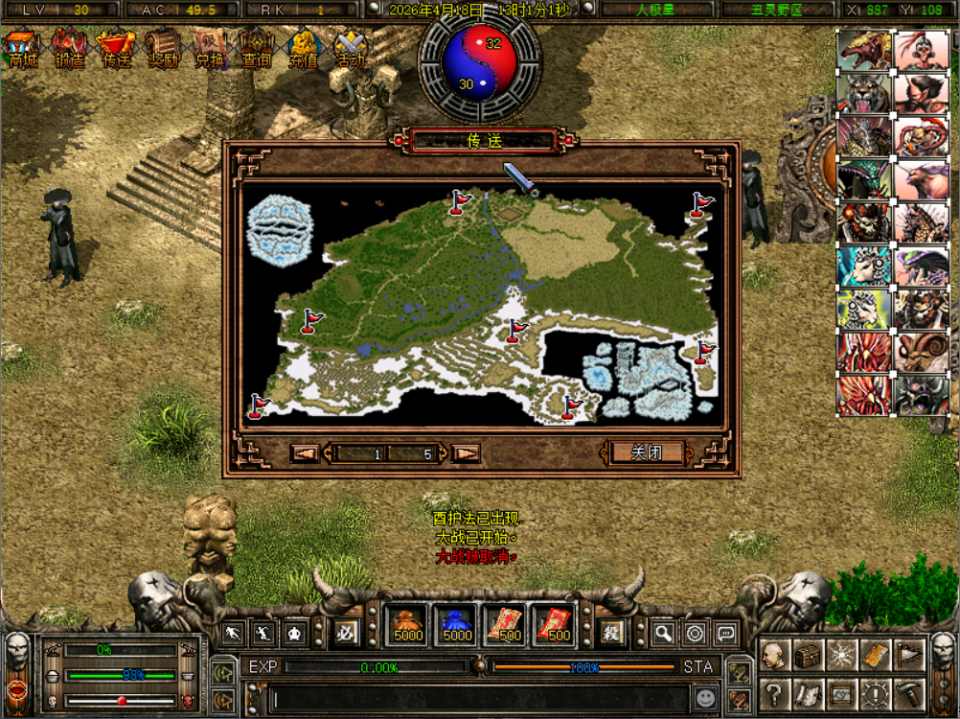This screenshot has height=719, width=960.
Task: Open the 充值 recharge menu
Action: point(304,49)
